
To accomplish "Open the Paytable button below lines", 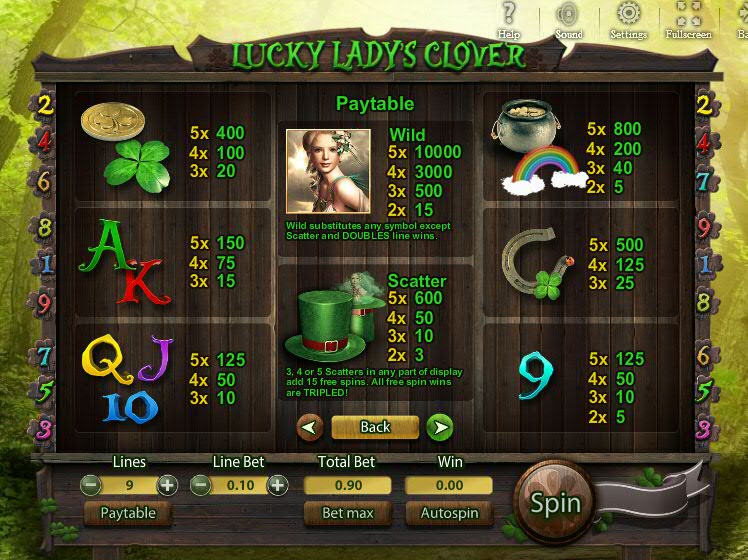I will pyautogui.click(x=127, y=513).
